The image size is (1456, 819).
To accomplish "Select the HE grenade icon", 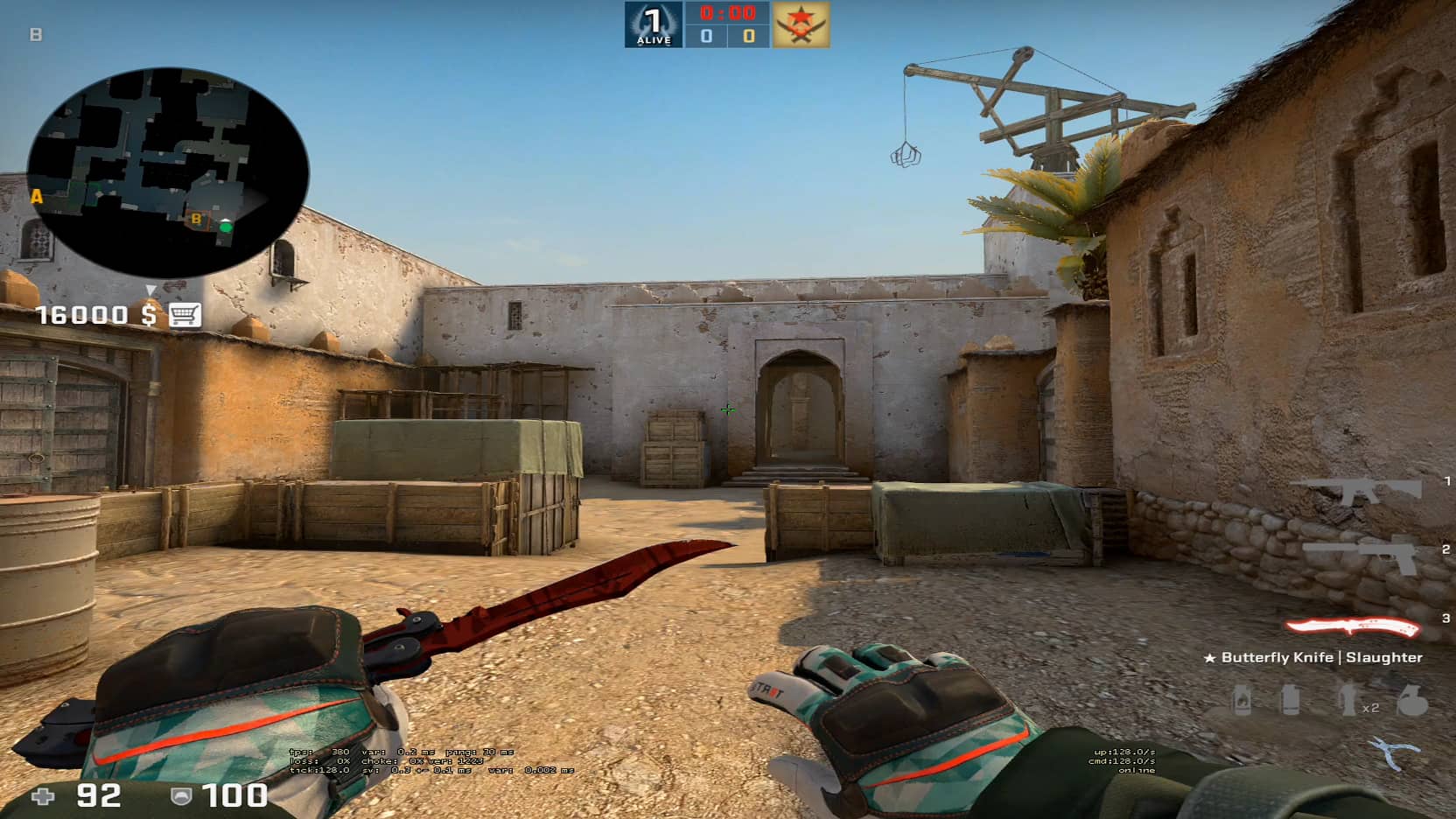I will tap(1410, 700).
